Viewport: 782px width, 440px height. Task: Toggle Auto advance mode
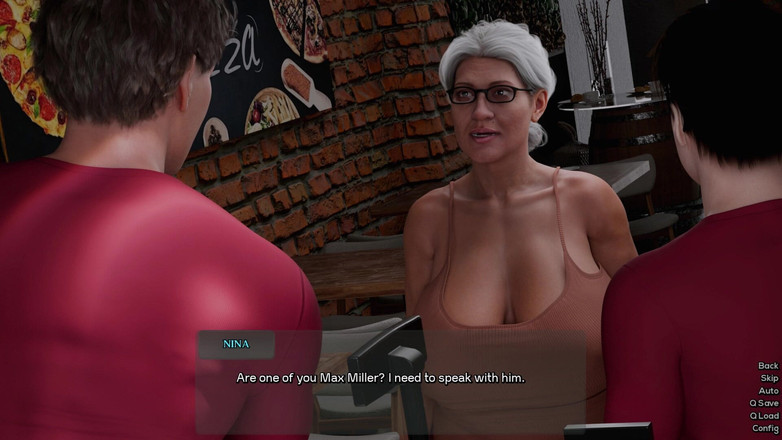pyautogui.click(x=768, y=391)
